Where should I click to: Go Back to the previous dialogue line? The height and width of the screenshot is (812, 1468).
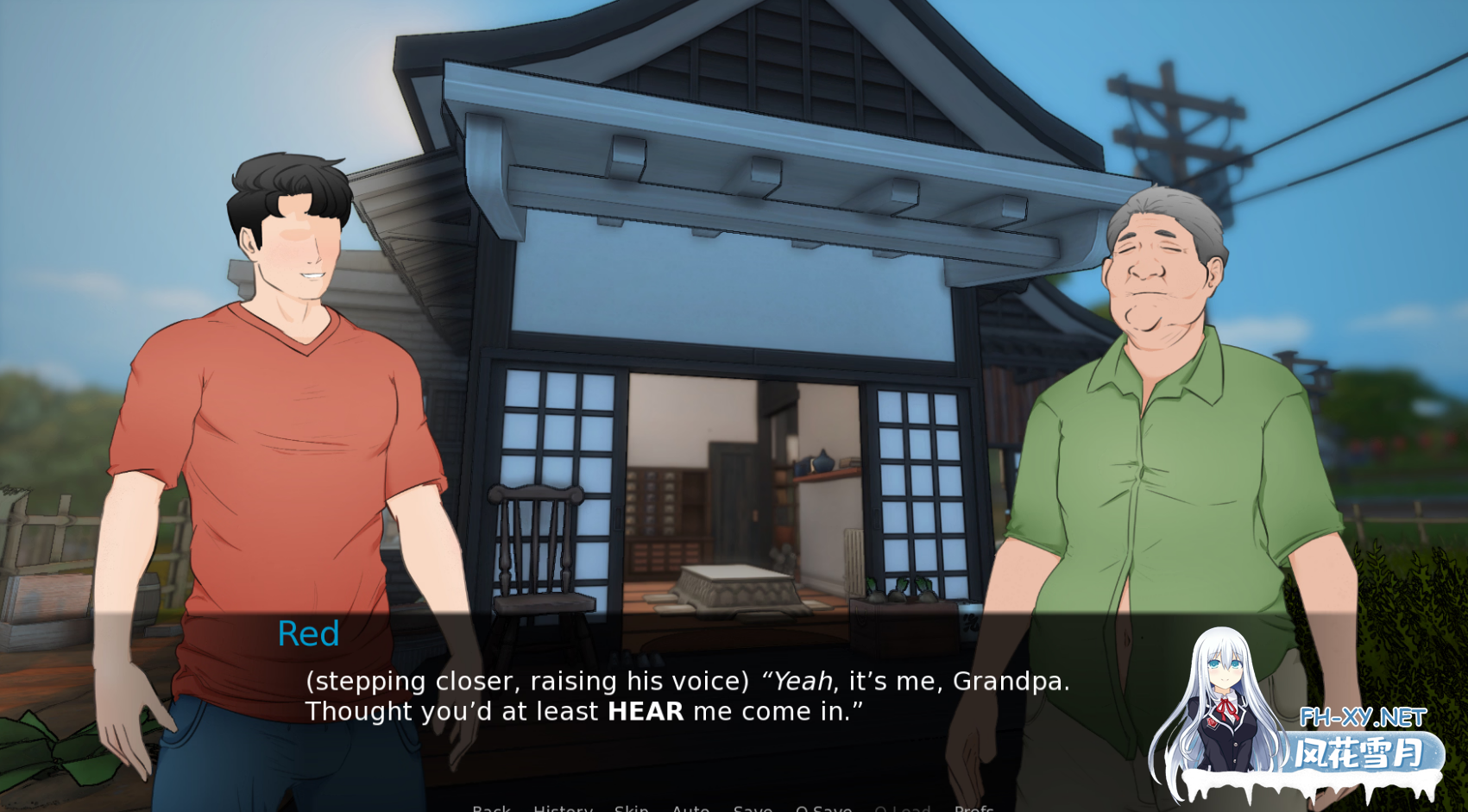pyautogui.click(x=492, y=808)
